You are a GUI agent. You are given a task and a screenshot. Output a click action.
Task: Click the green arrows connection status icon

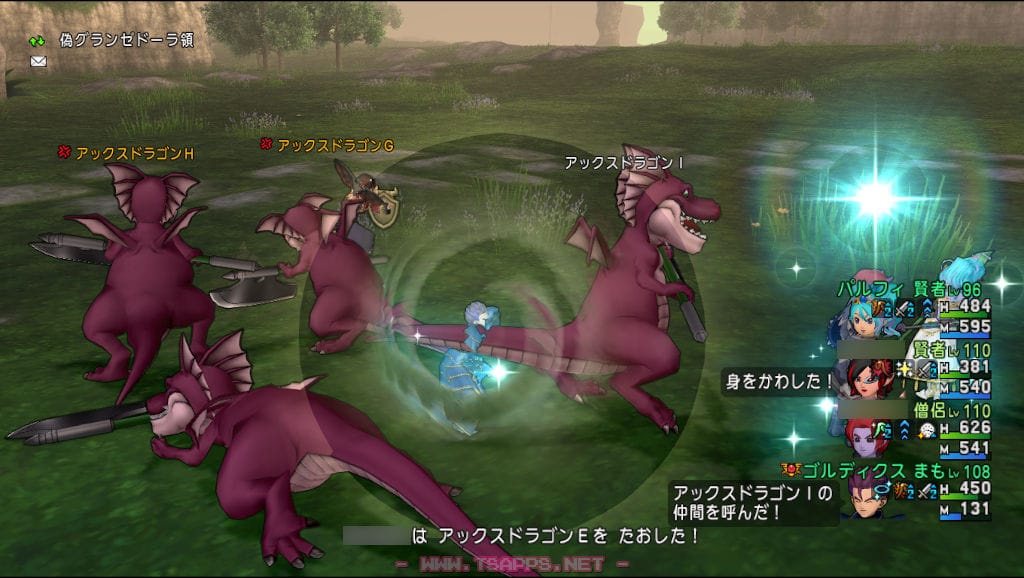[37, 41]
